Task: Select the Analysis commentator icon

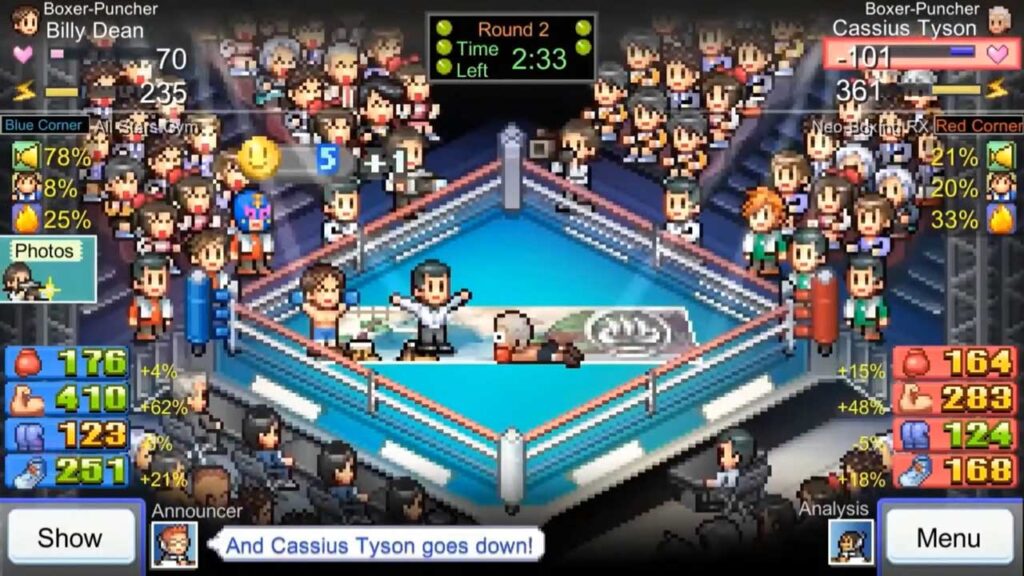Action: point(850,543)
